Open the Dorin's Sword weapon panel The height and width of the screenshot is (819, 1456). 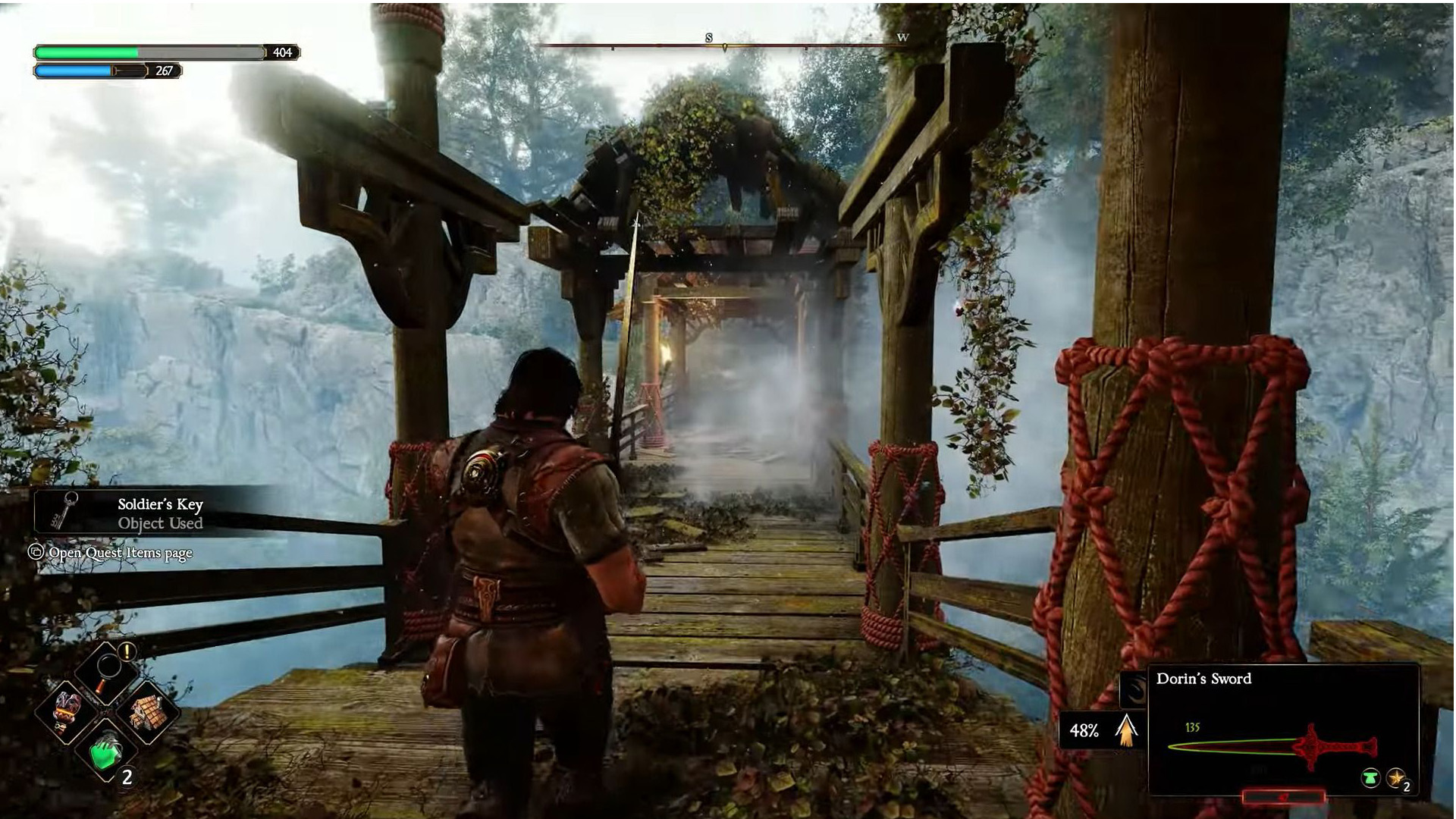tap(1282, 730)
